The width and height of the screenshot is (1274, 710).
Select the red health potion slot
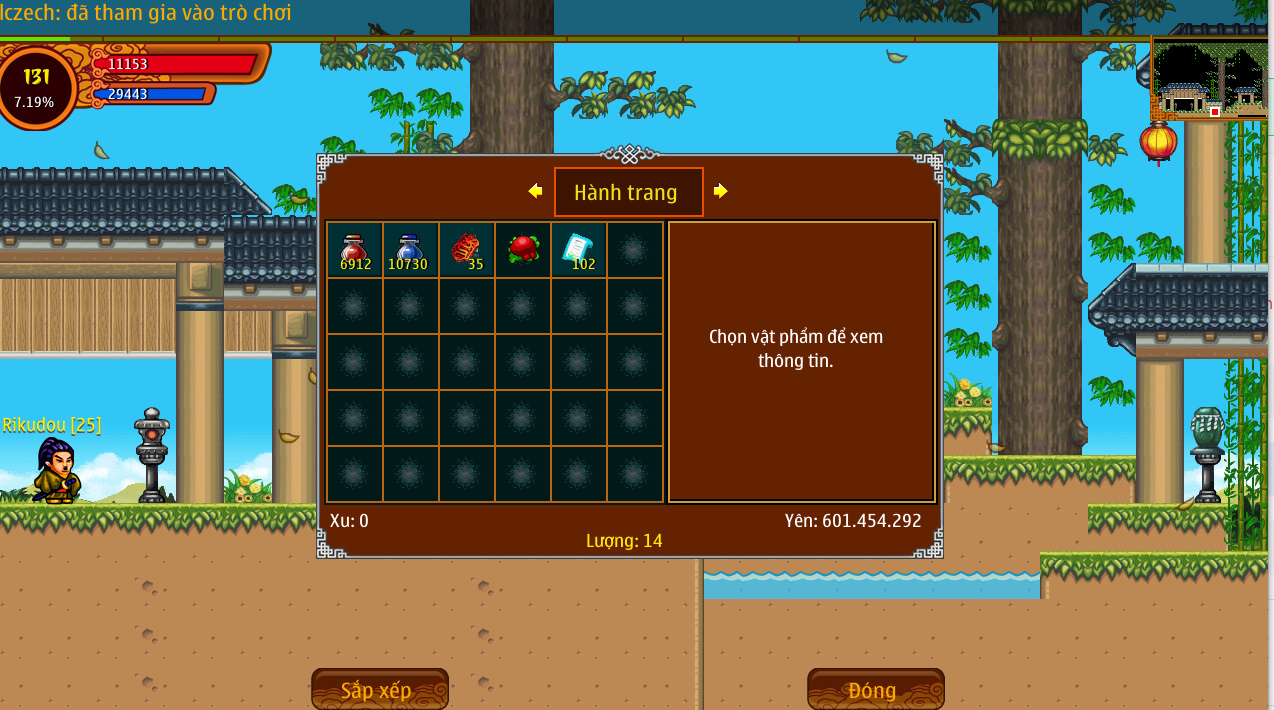click(x=355, y=250)
